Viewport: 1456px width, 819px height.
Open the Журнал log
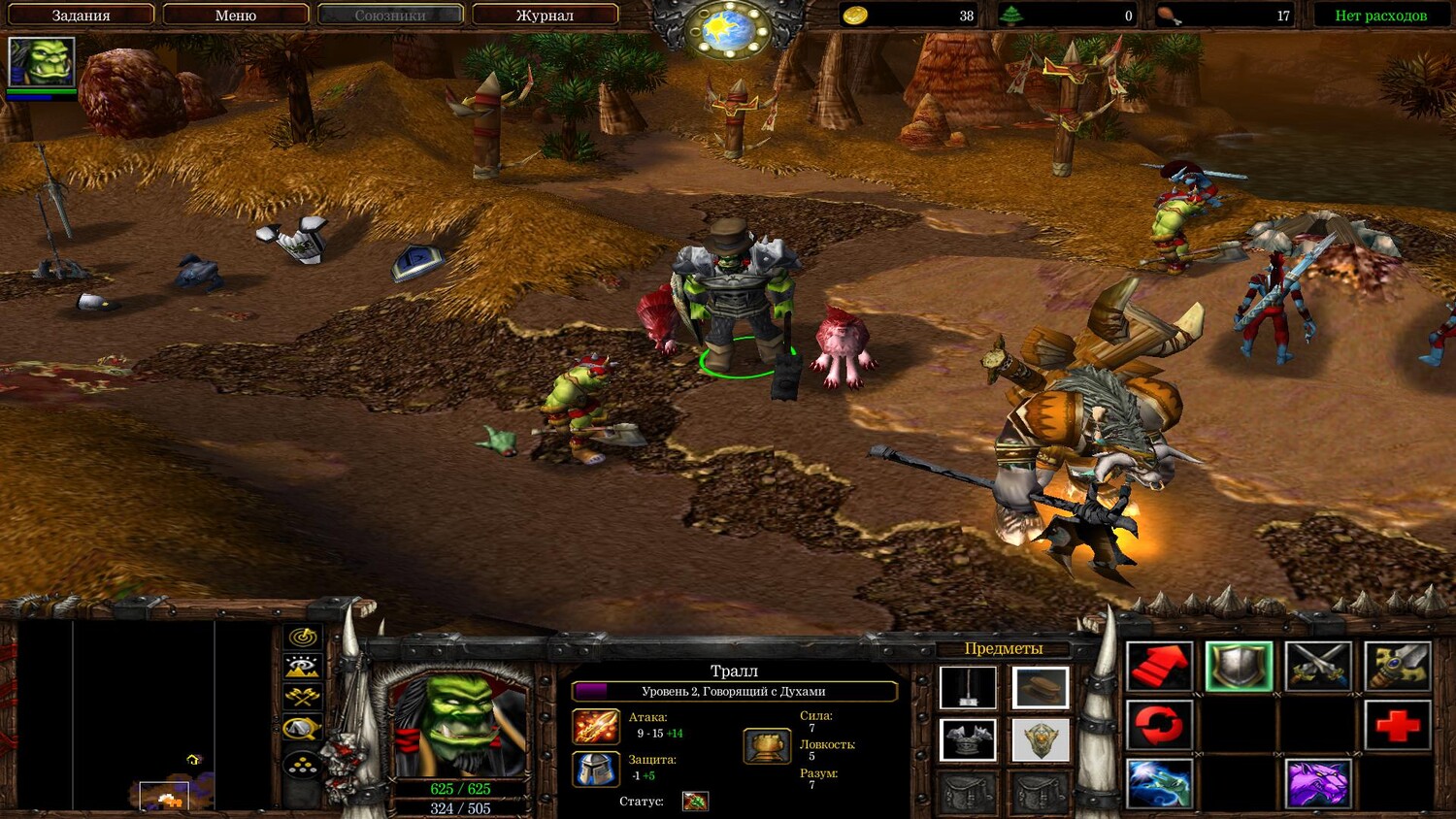pos(545,16)
